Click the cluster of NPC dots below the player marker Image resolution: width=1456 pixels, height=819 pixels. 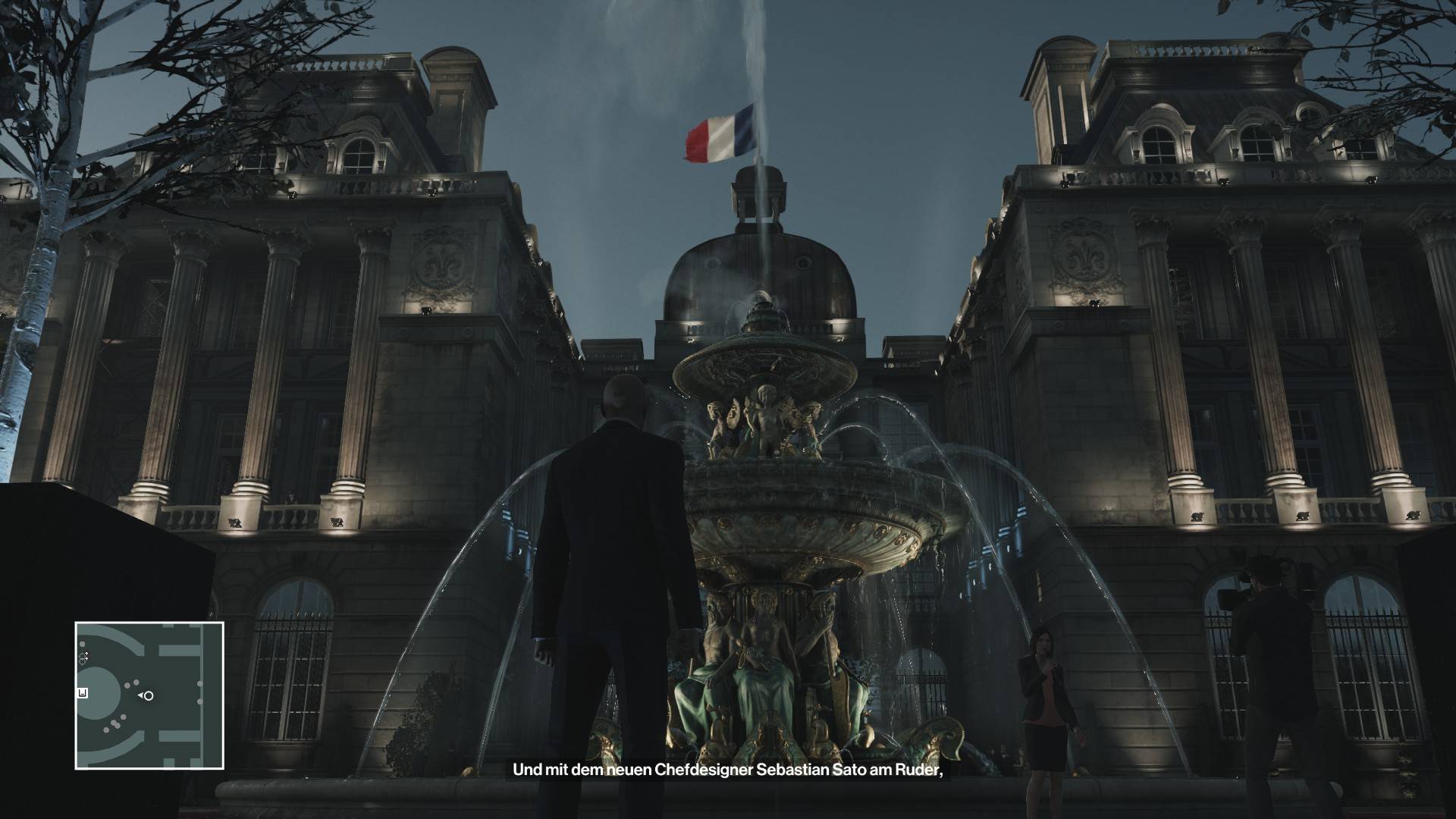(115, 724)
